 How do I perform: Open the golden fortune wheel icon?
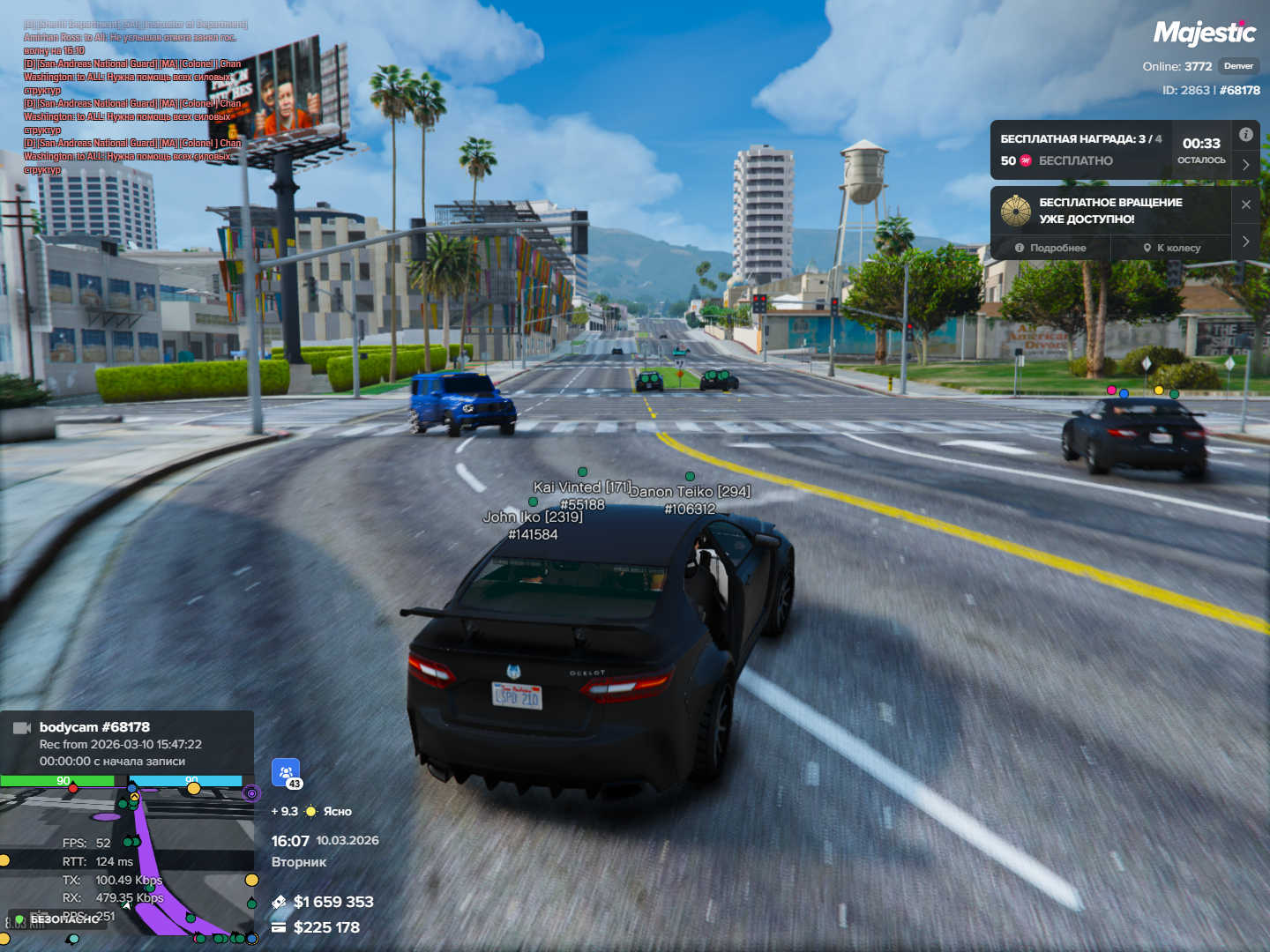1016,211
